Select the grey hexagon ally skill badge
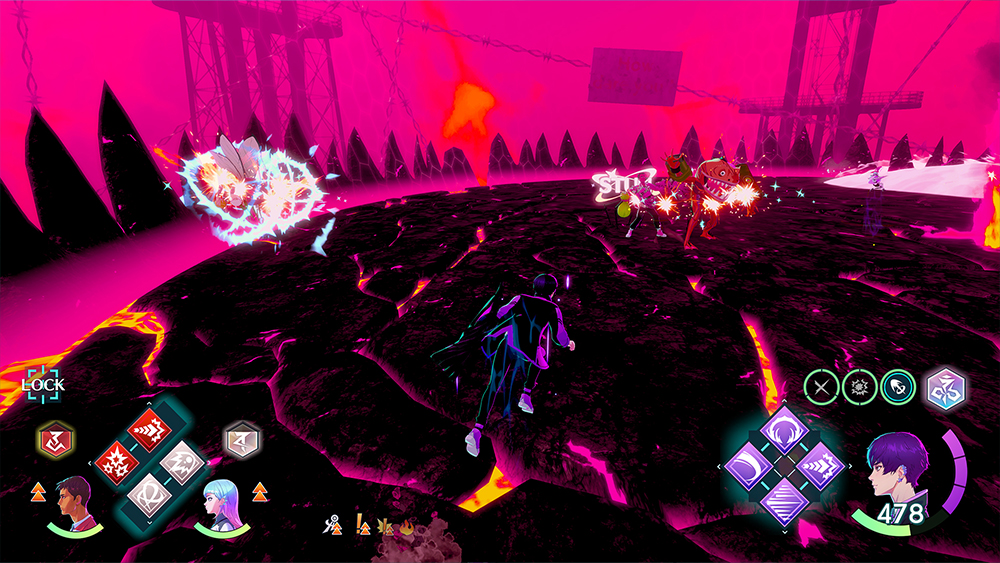The image size is (1000, 563). 242,437
